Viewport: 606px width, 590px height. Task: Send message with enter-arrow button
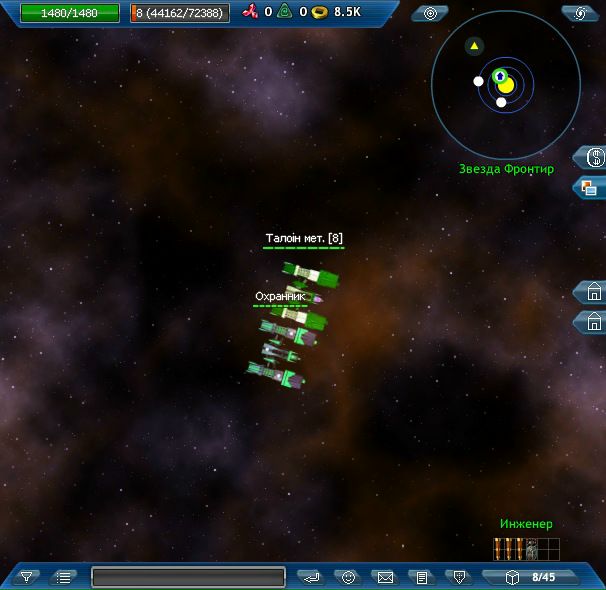tap(311, 577)
